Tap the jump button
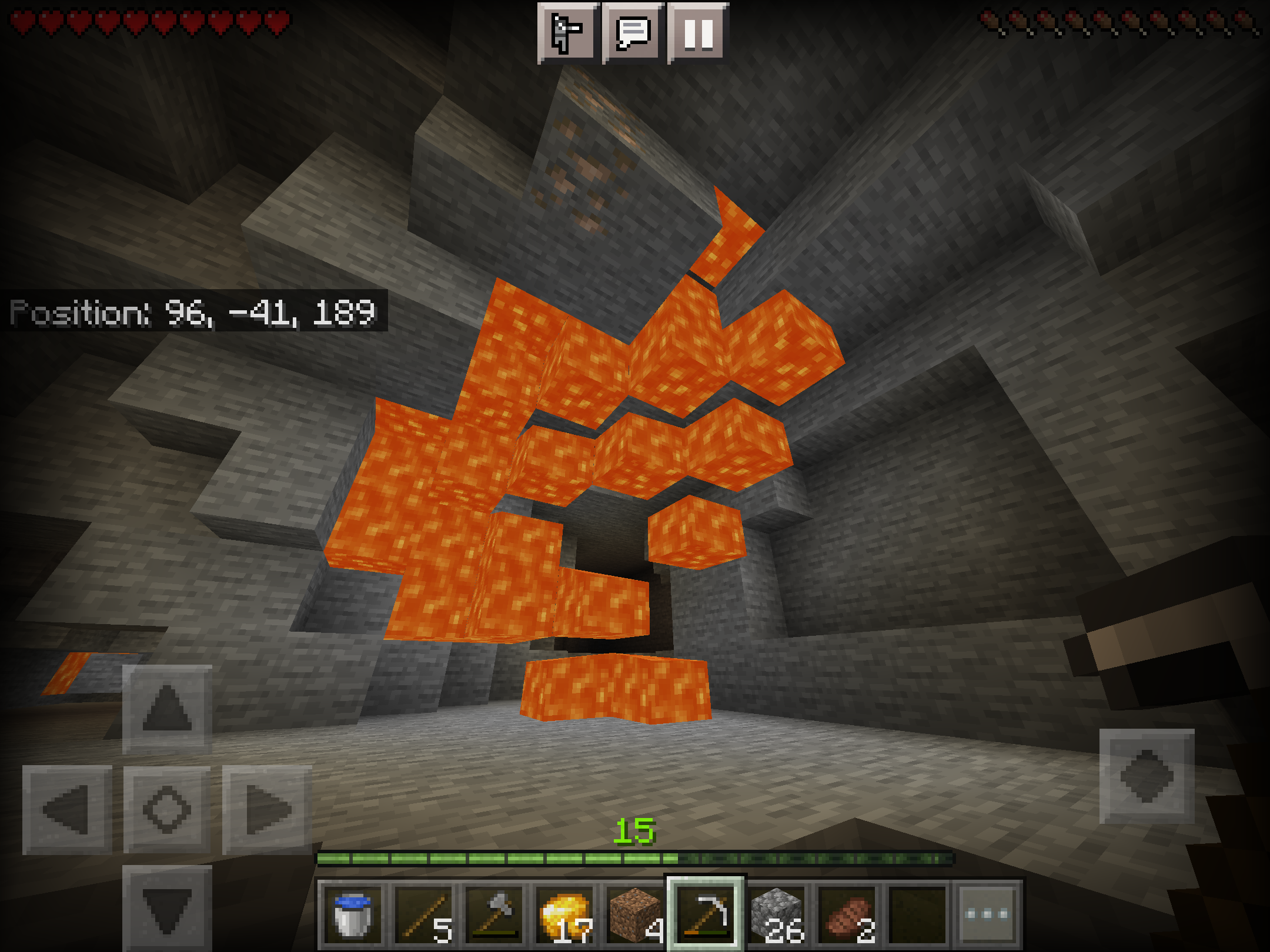1270x952 pixels. (x=1147, y=776)
